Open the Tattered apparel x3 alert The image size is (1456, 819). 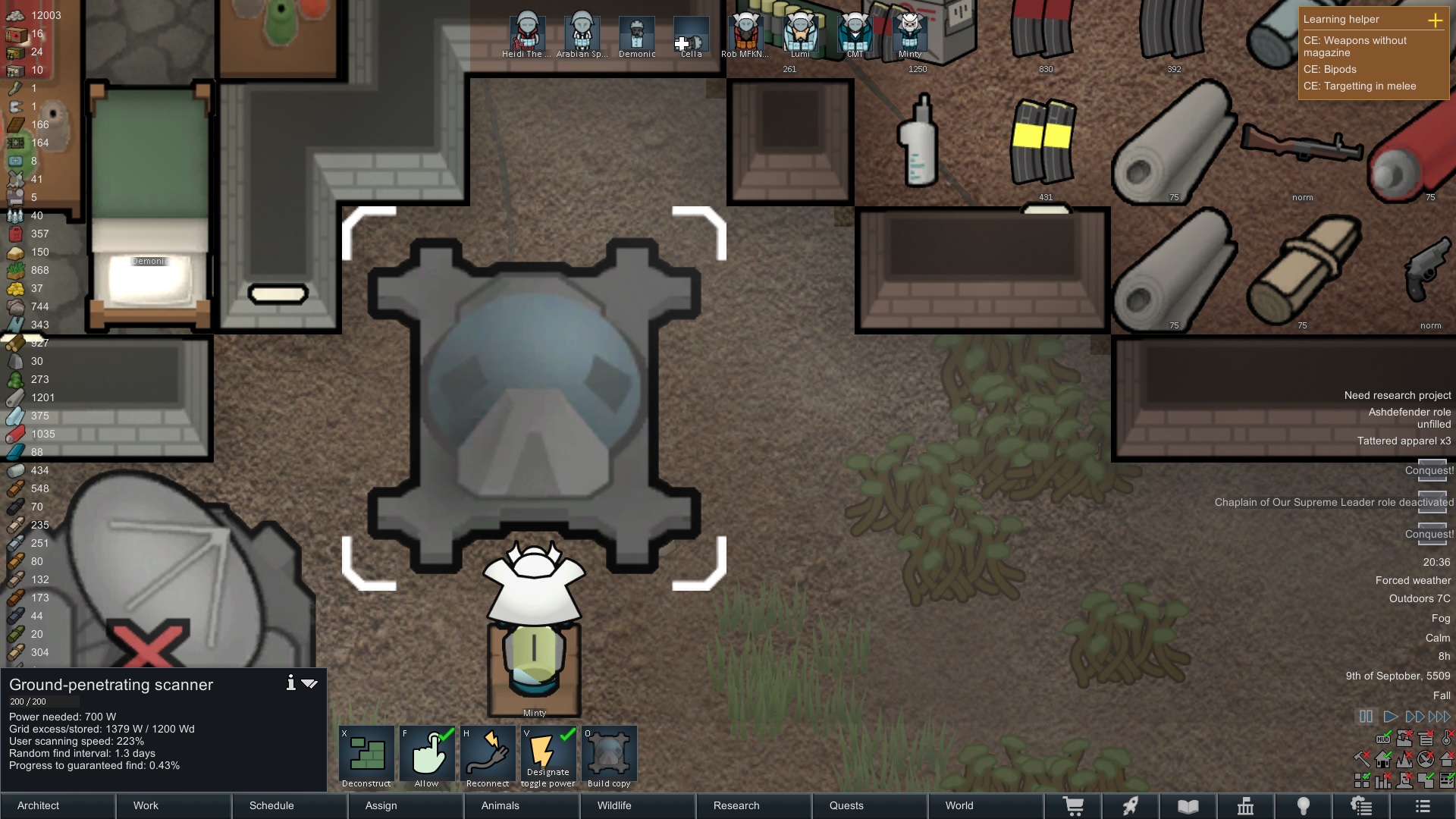pos(1403,441)
